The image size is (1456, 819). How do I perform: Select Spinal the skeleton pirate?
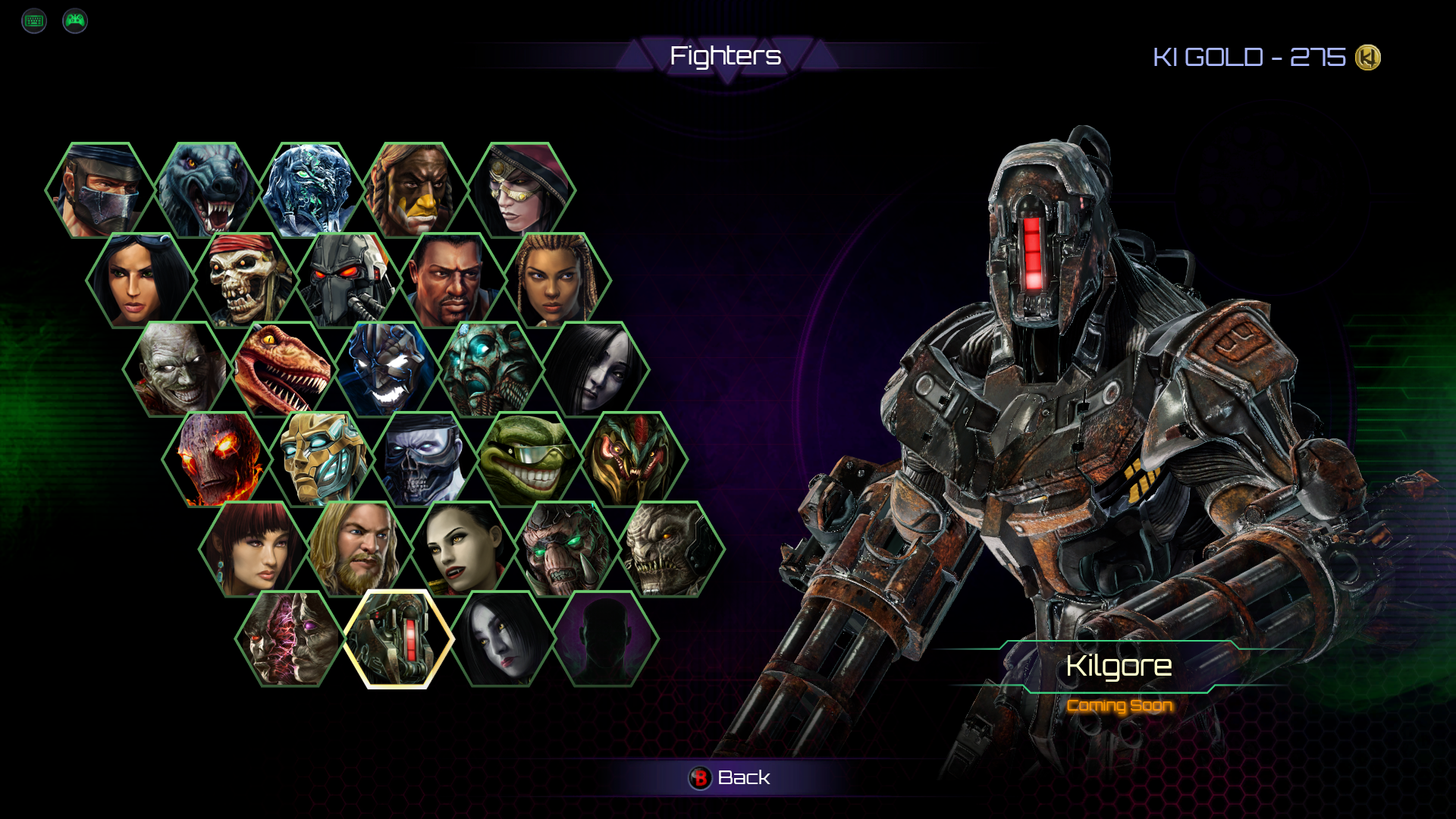[x=246, y=280]
